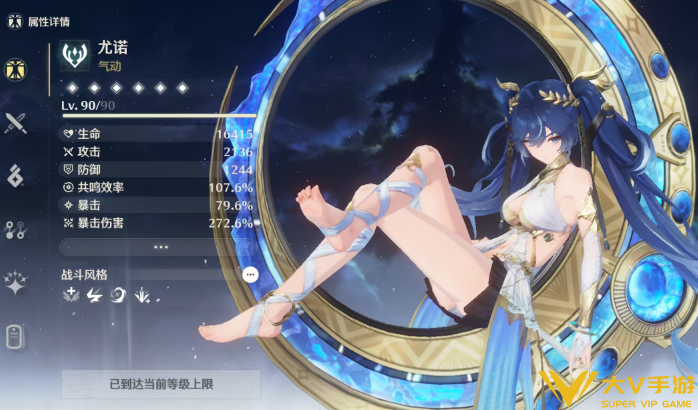
Task: Select the skill tree tab (connected nodes icon)
Action: pos(15,230)
